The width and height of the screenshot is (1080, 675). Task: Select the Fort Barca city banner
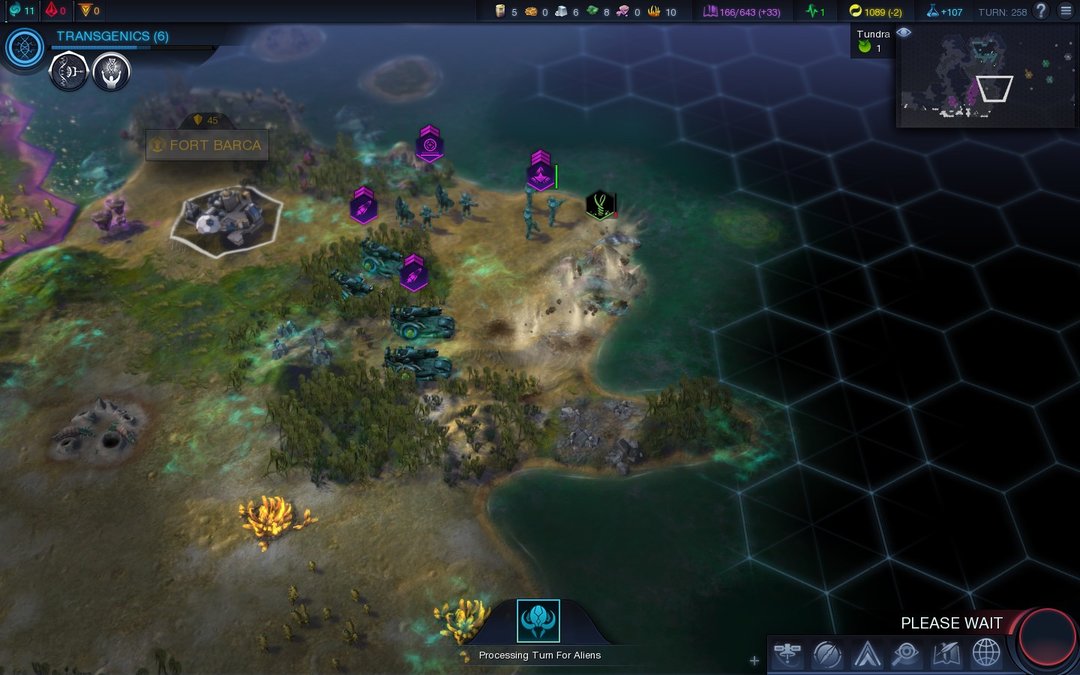(207, 145)
